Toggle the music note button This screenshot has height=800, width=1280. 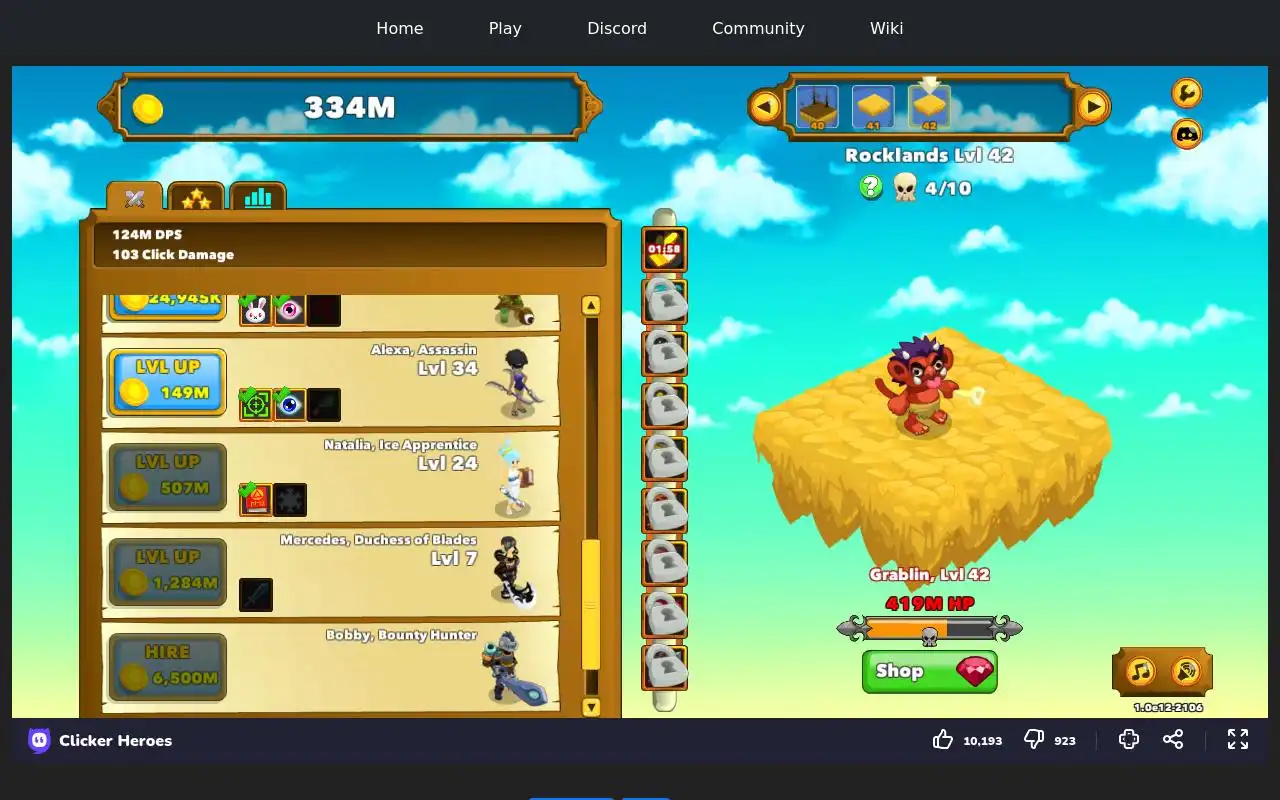1141,671
